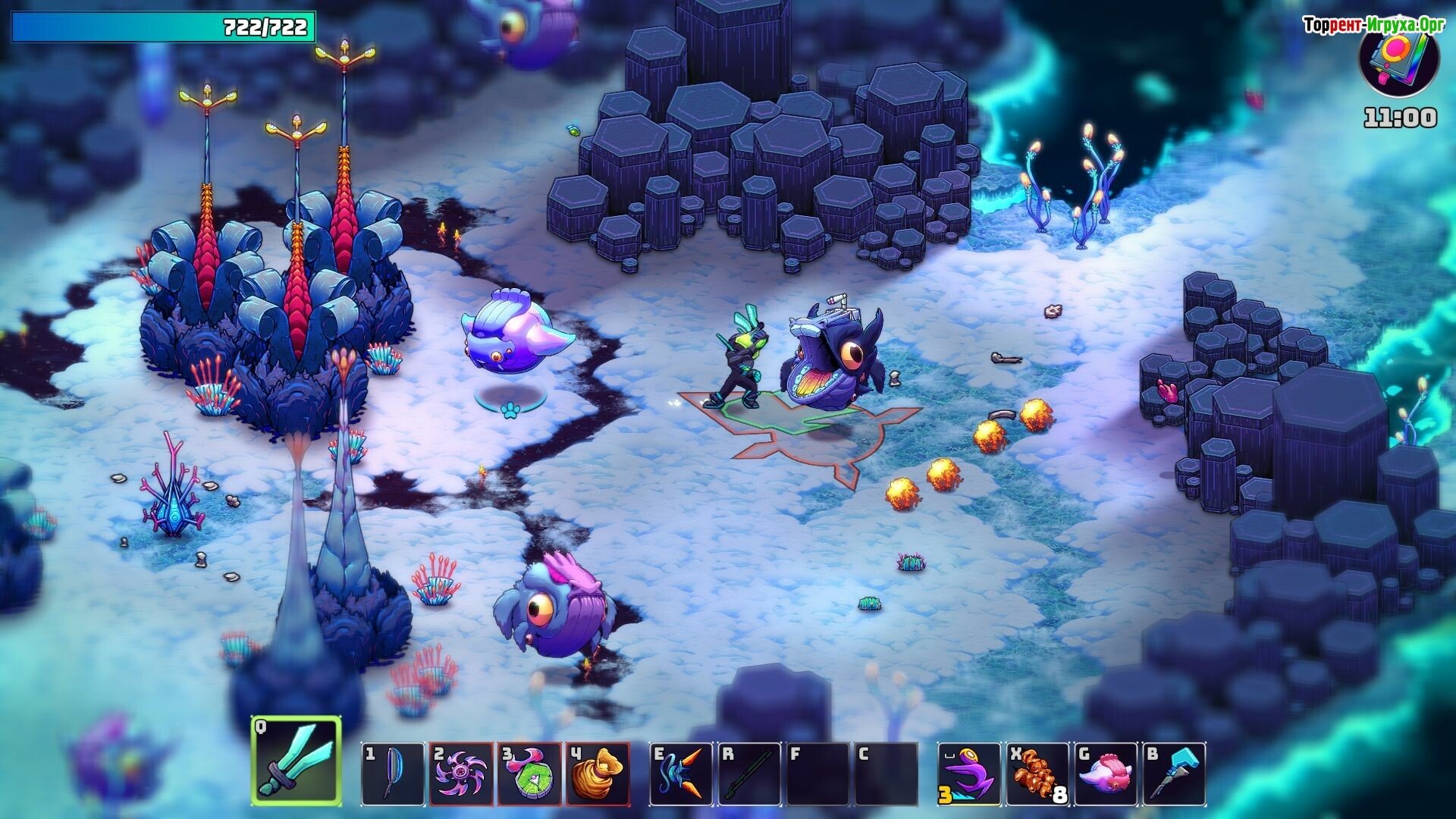Activate the green disc with pink ribbon
1456x819 pixels.
[529, 773]
